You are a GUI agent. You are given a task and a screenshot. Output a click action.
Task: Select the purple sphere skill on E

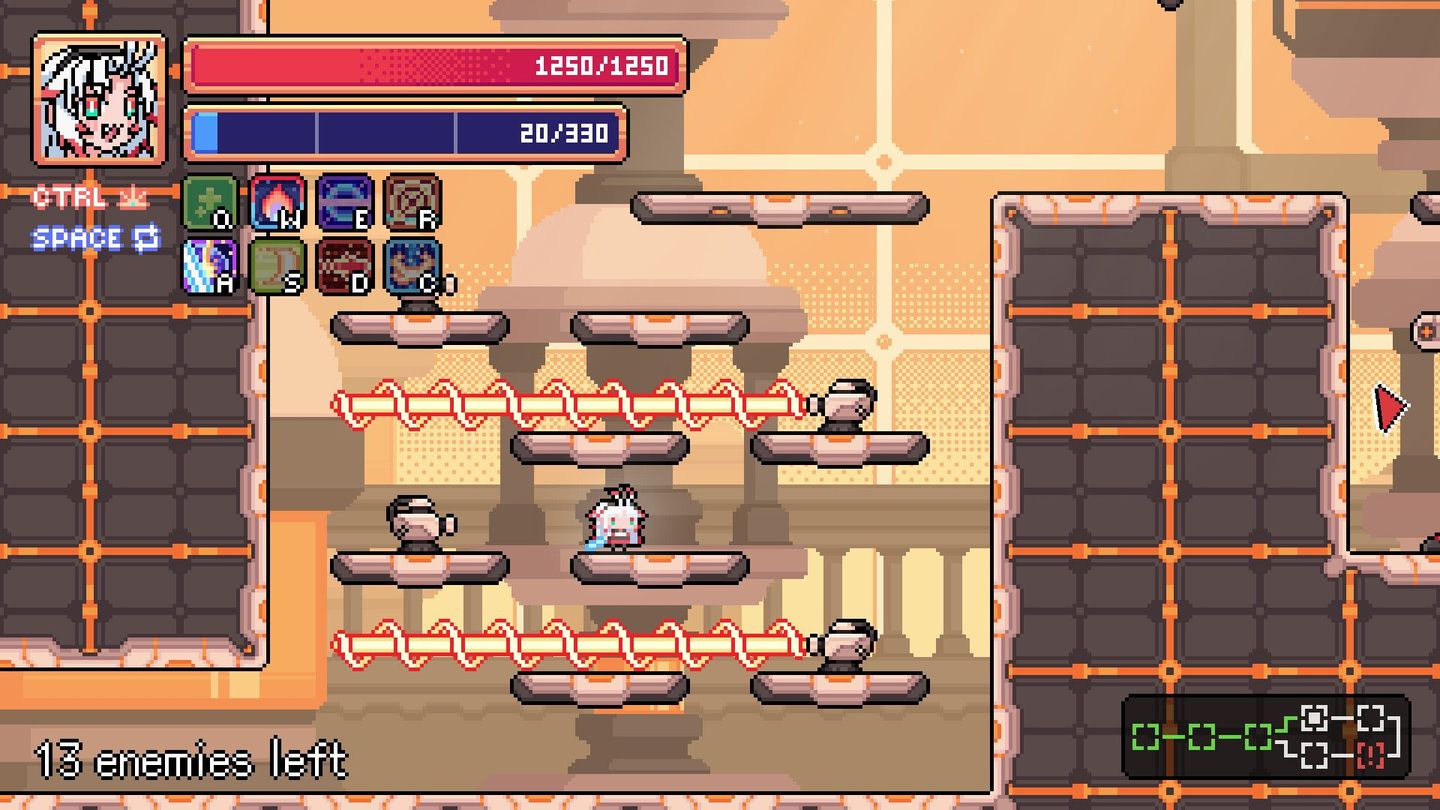point(344,202)
